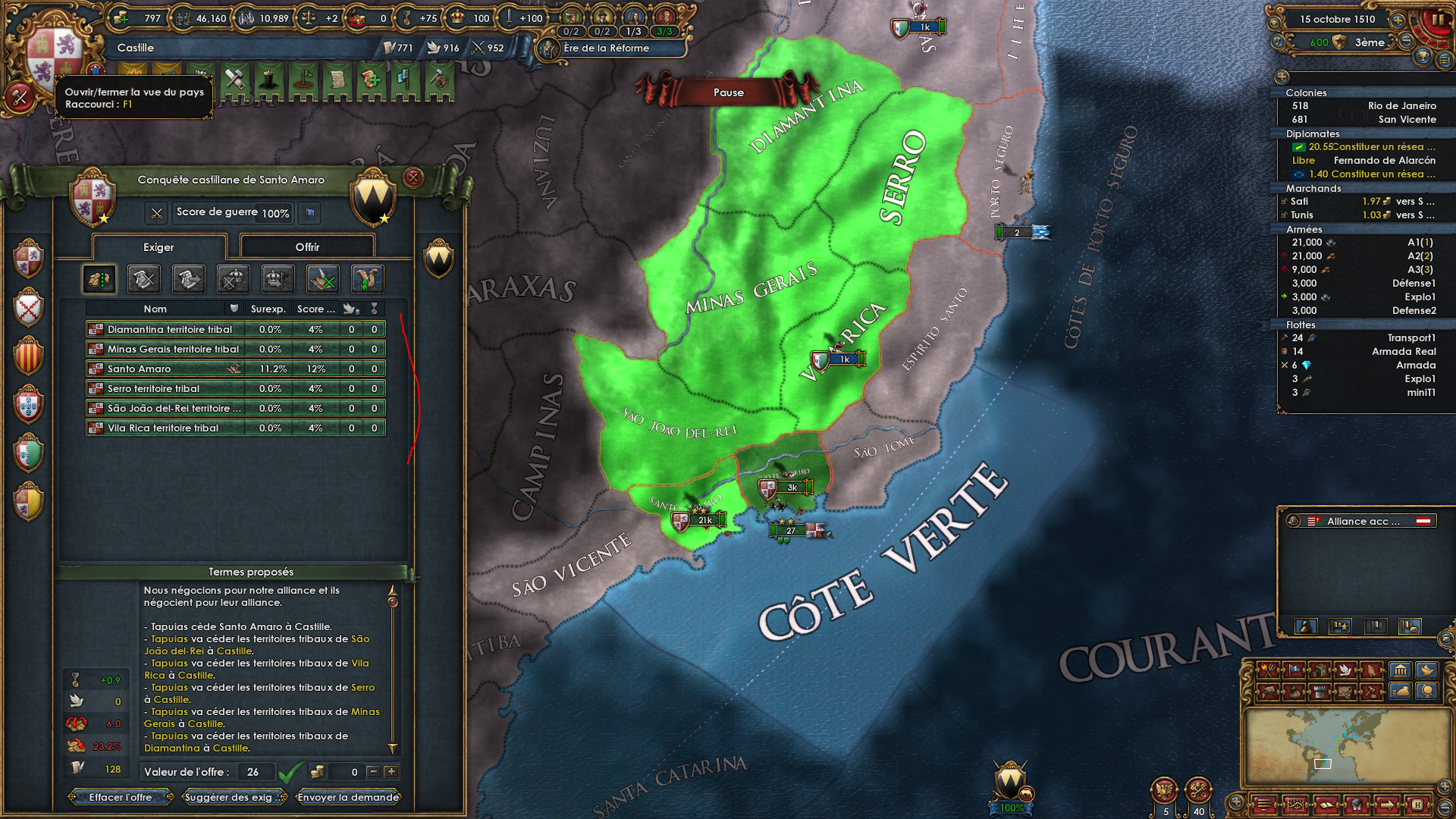
Task: Switch to the rebels map mode torch icon
Action: [x=1268, y=670]
